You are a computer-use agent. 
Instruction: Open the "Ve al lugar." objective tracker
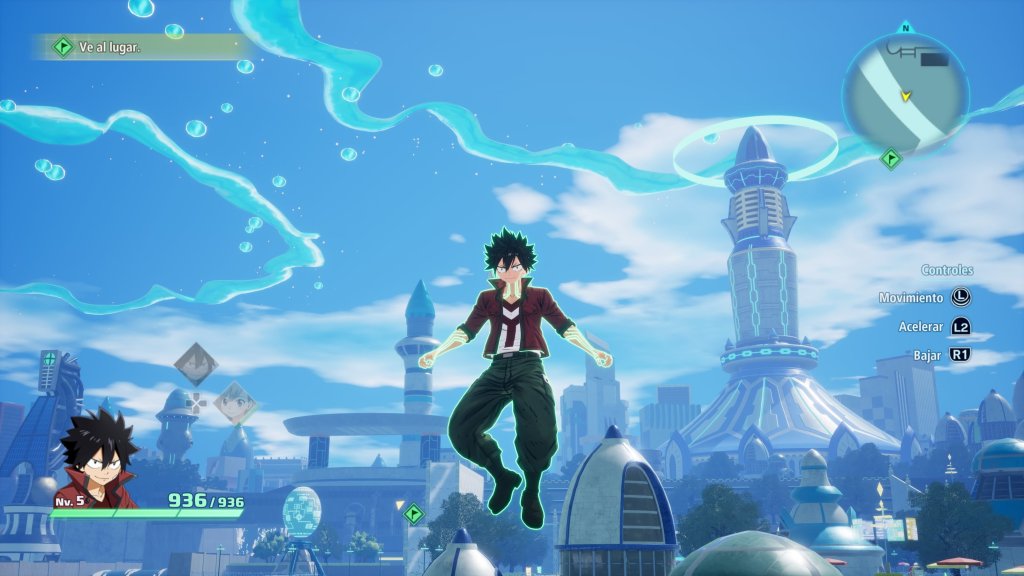click(x=140, y=46)
